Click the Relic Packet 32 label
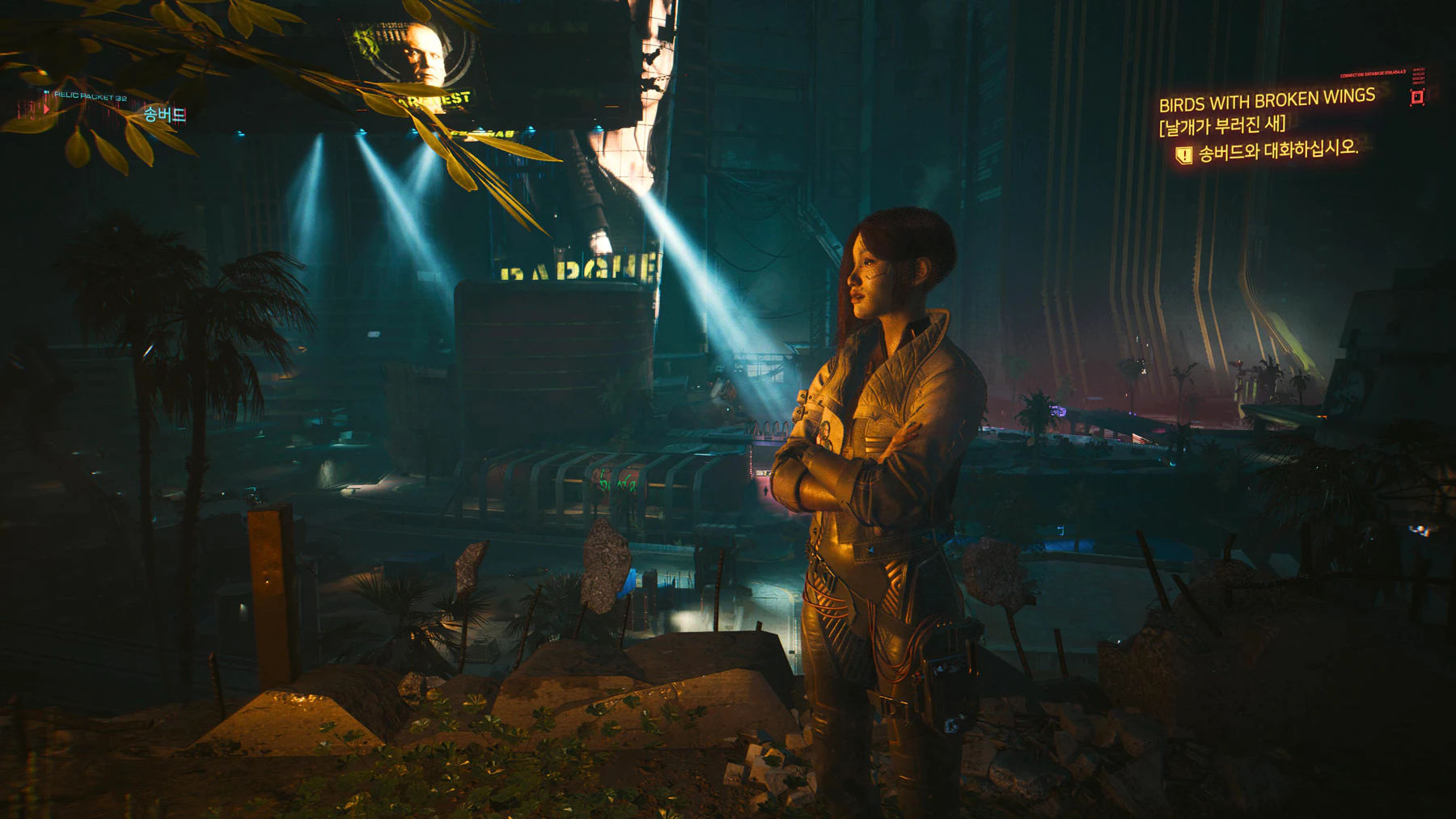The height and width of the screenshot is (819, 1456). pos(91,98)
